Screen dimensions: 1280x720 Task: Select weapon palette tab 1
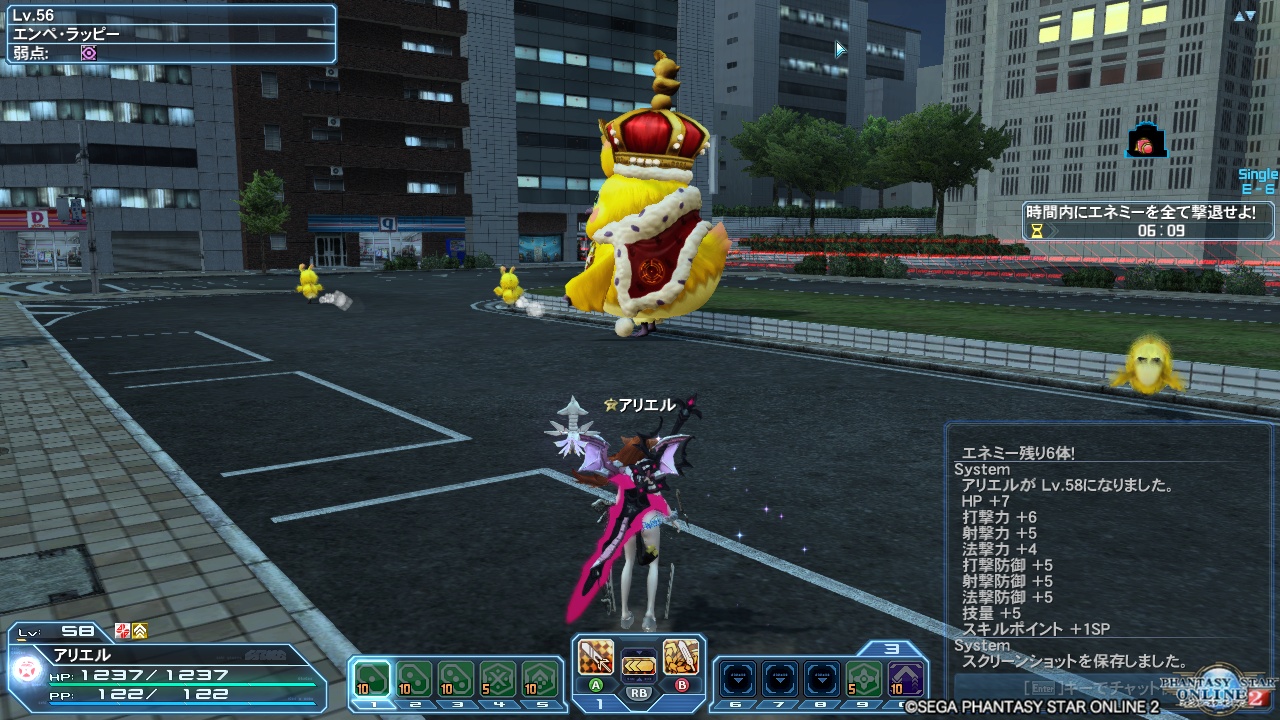point(601,706)
